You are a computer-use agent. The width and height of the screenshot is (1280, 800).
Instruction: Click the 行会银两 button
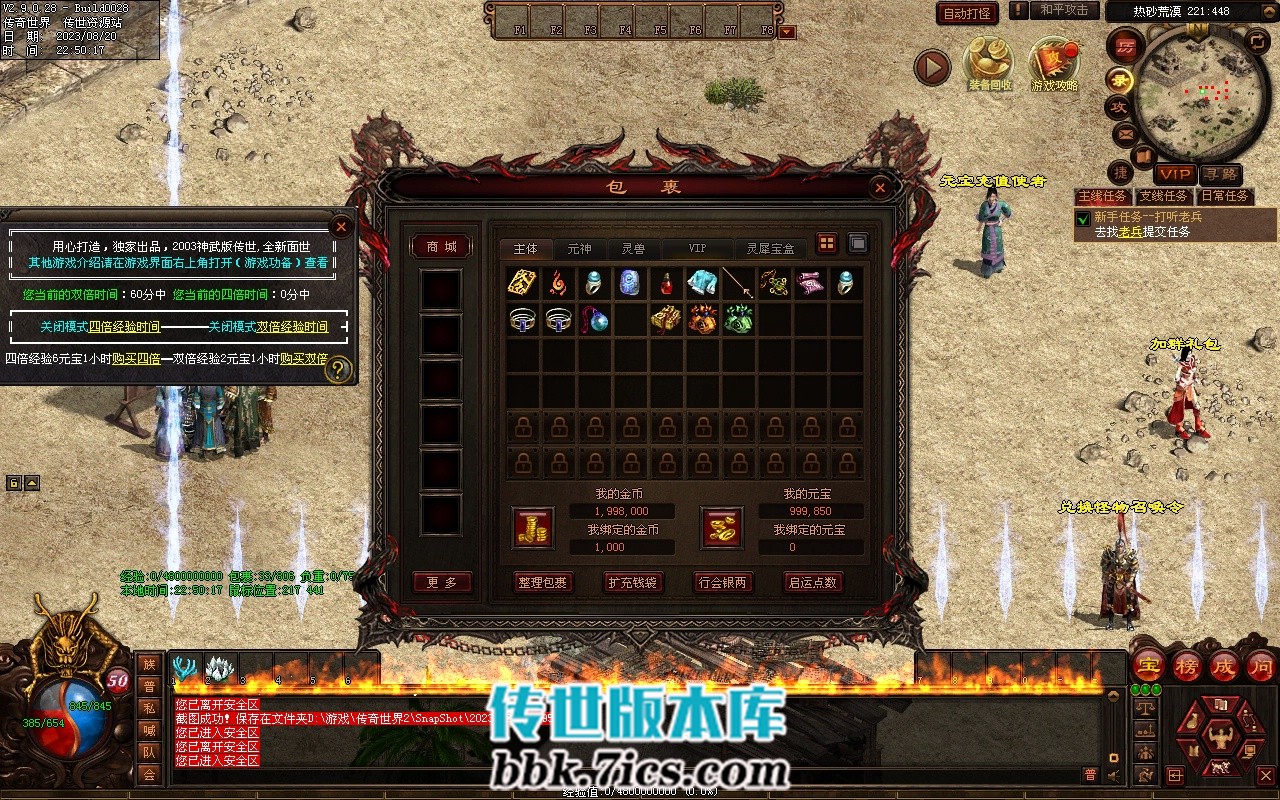pos(722,582)
